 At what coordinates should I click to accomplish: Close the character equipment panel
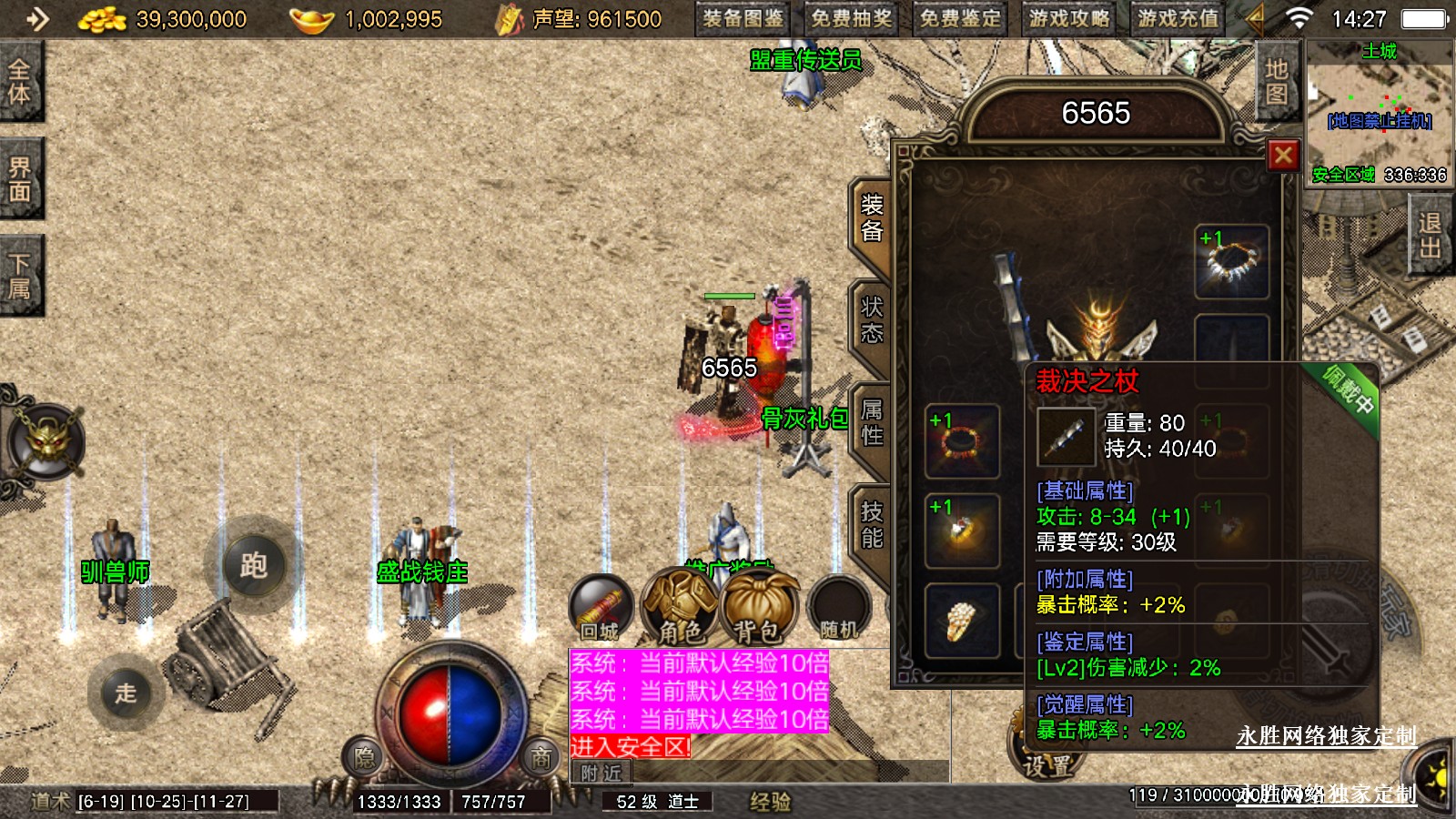click(x=1283, y=156)
